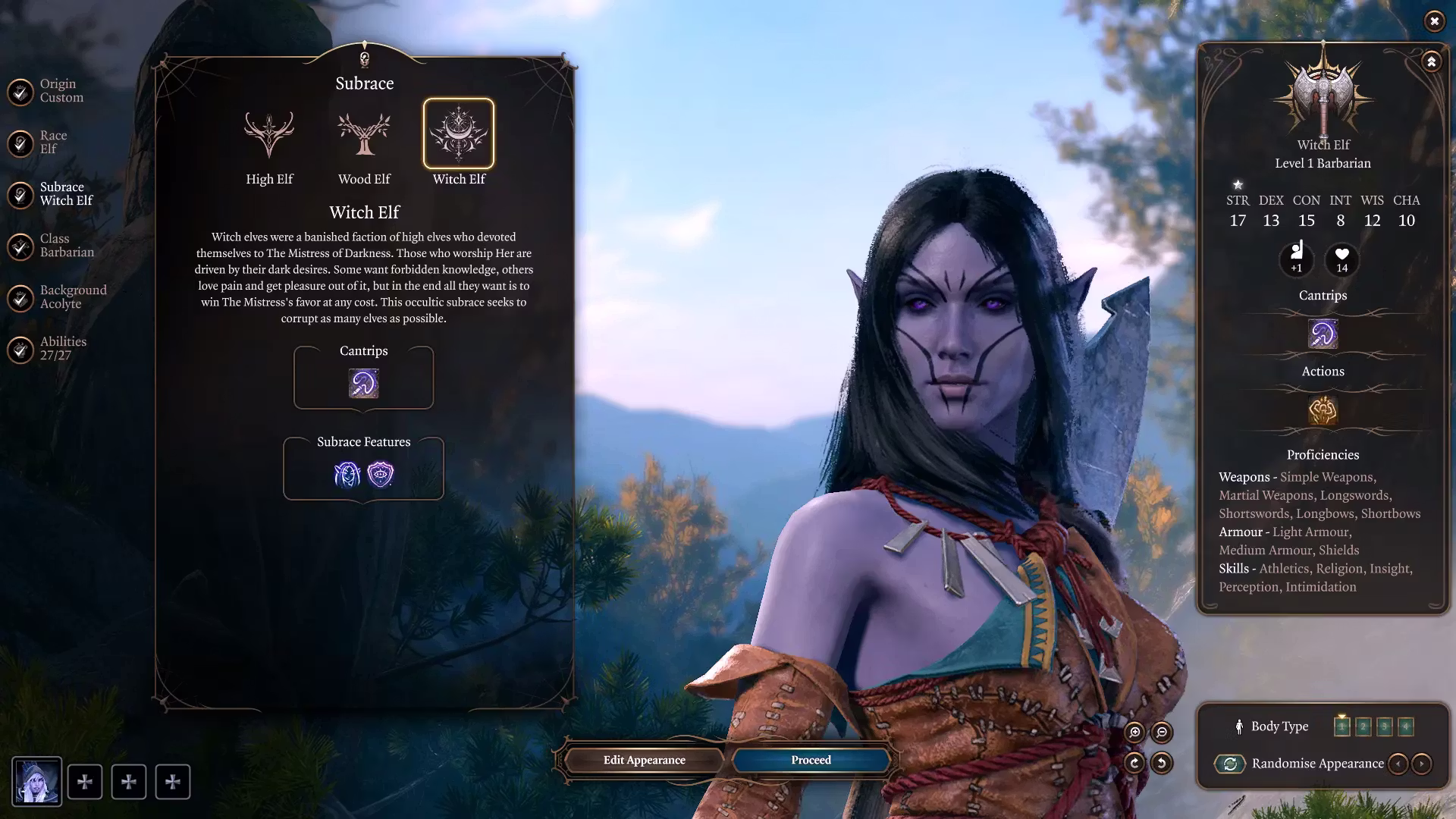This screenshot has height=819, width=1456.
Task: Choose the Wood Elf subrace
Action: tap(364, 134)
